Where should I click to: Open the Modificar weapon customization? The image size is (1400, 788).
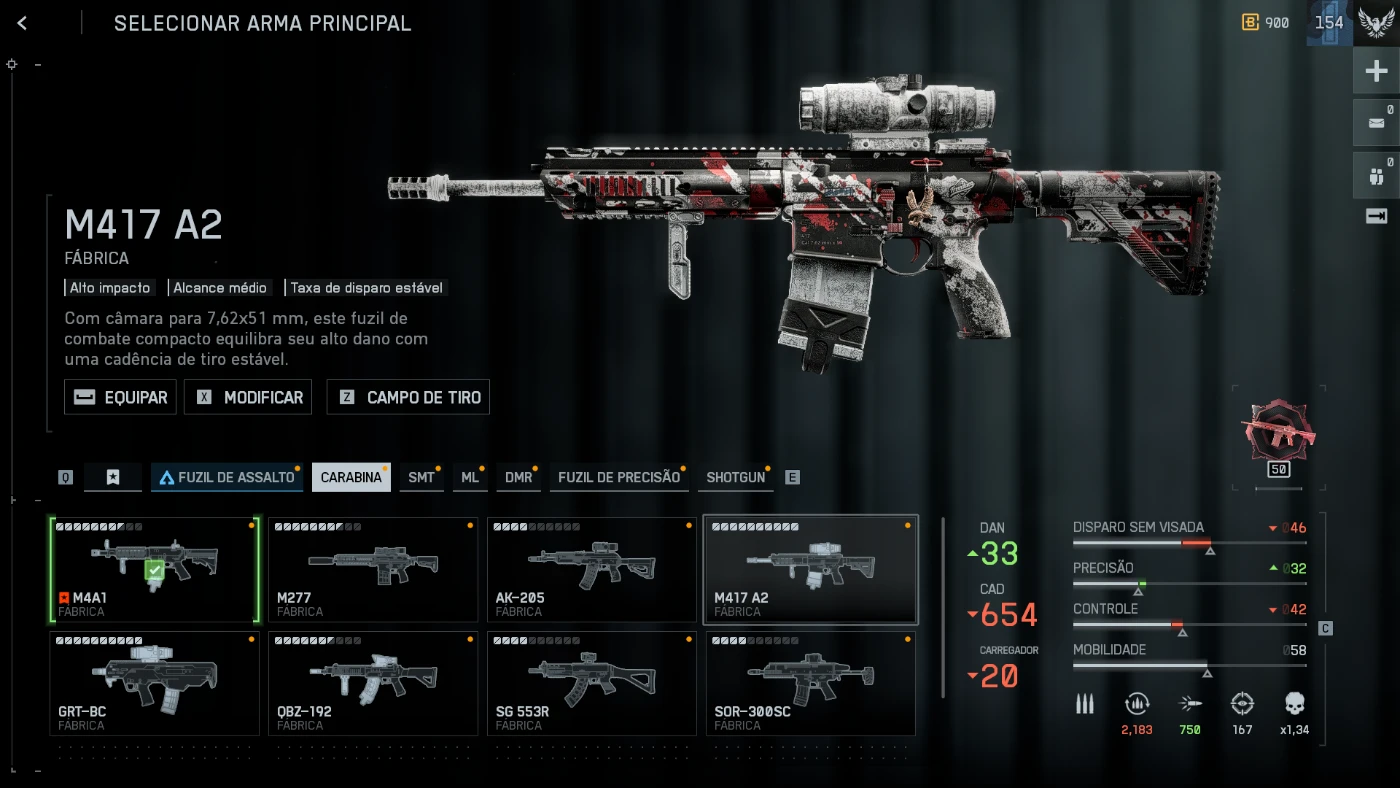pos(249,397)
